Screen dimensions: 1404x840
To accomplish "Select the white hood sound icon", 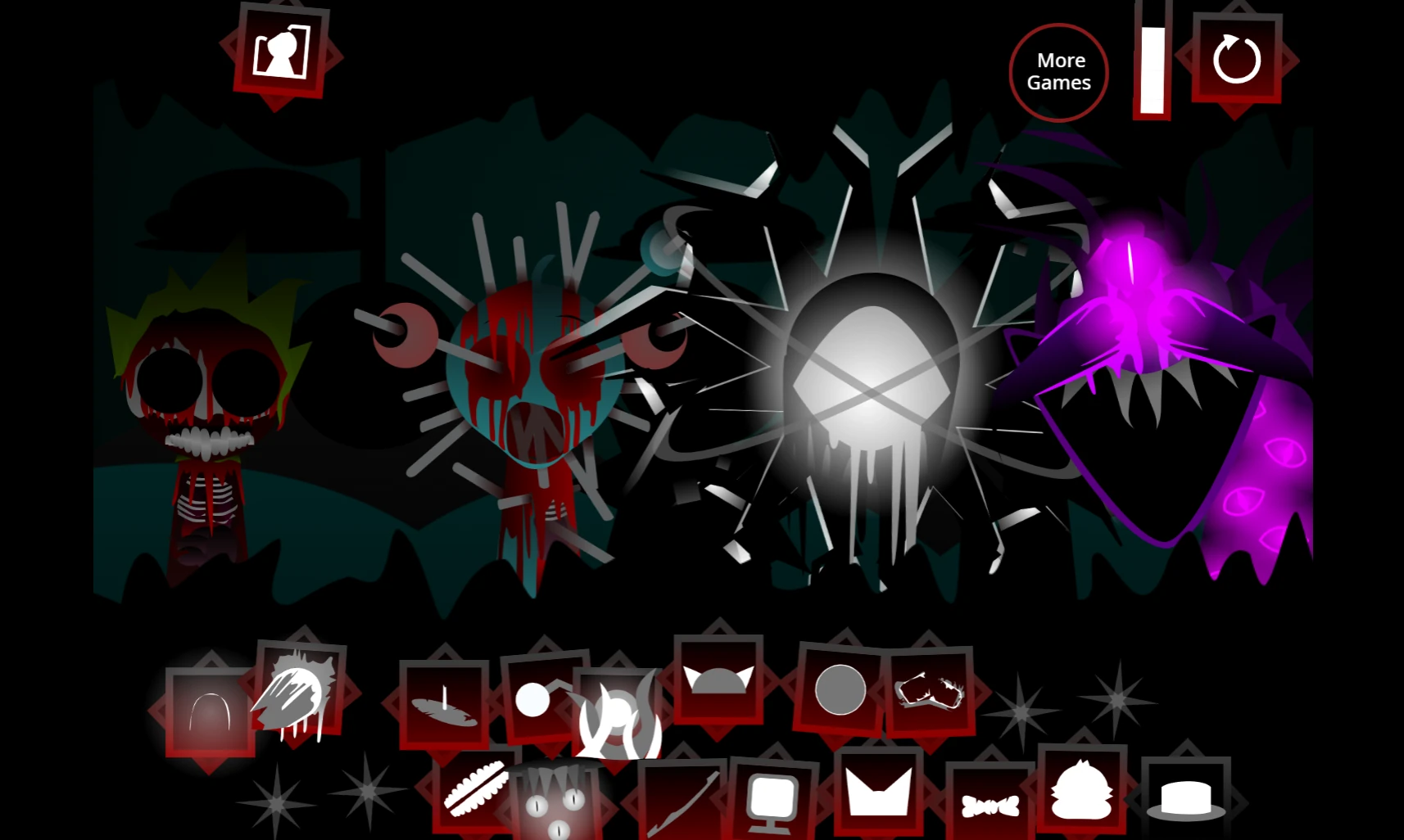I will coord(211,709).
